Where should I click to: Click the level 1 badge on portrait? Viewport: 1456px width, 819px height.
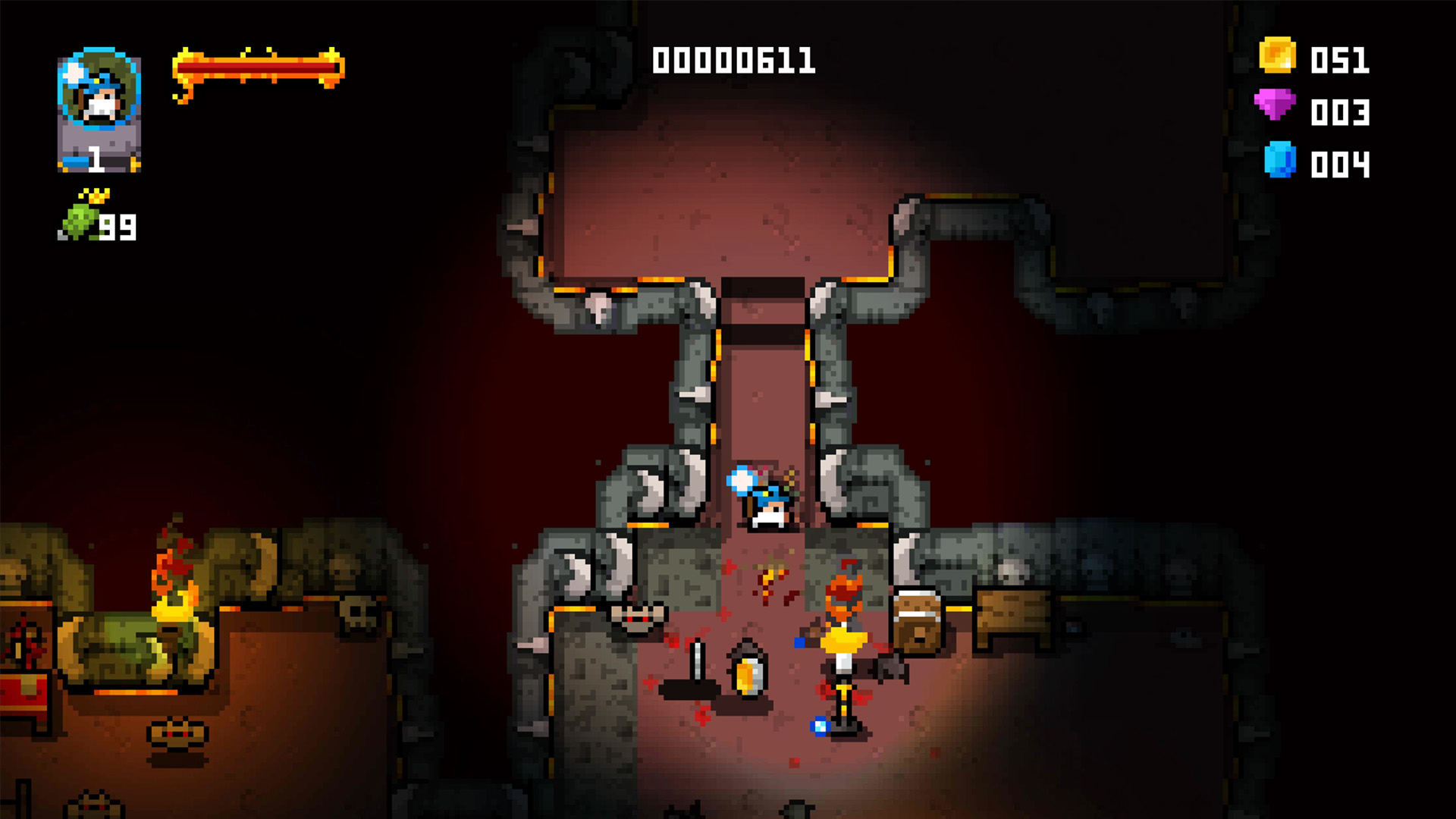pos(97,159)
